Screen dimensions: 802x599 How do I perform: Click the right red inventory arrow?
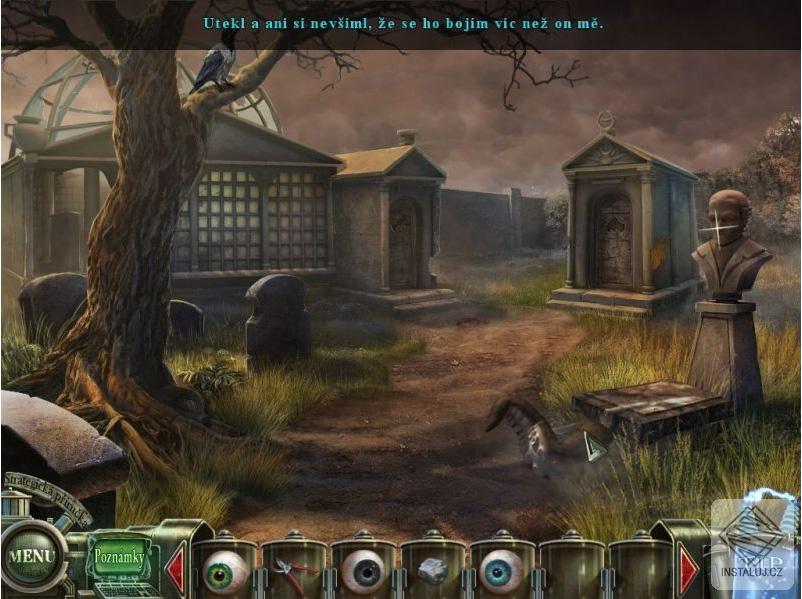click(x=688, y=570)
